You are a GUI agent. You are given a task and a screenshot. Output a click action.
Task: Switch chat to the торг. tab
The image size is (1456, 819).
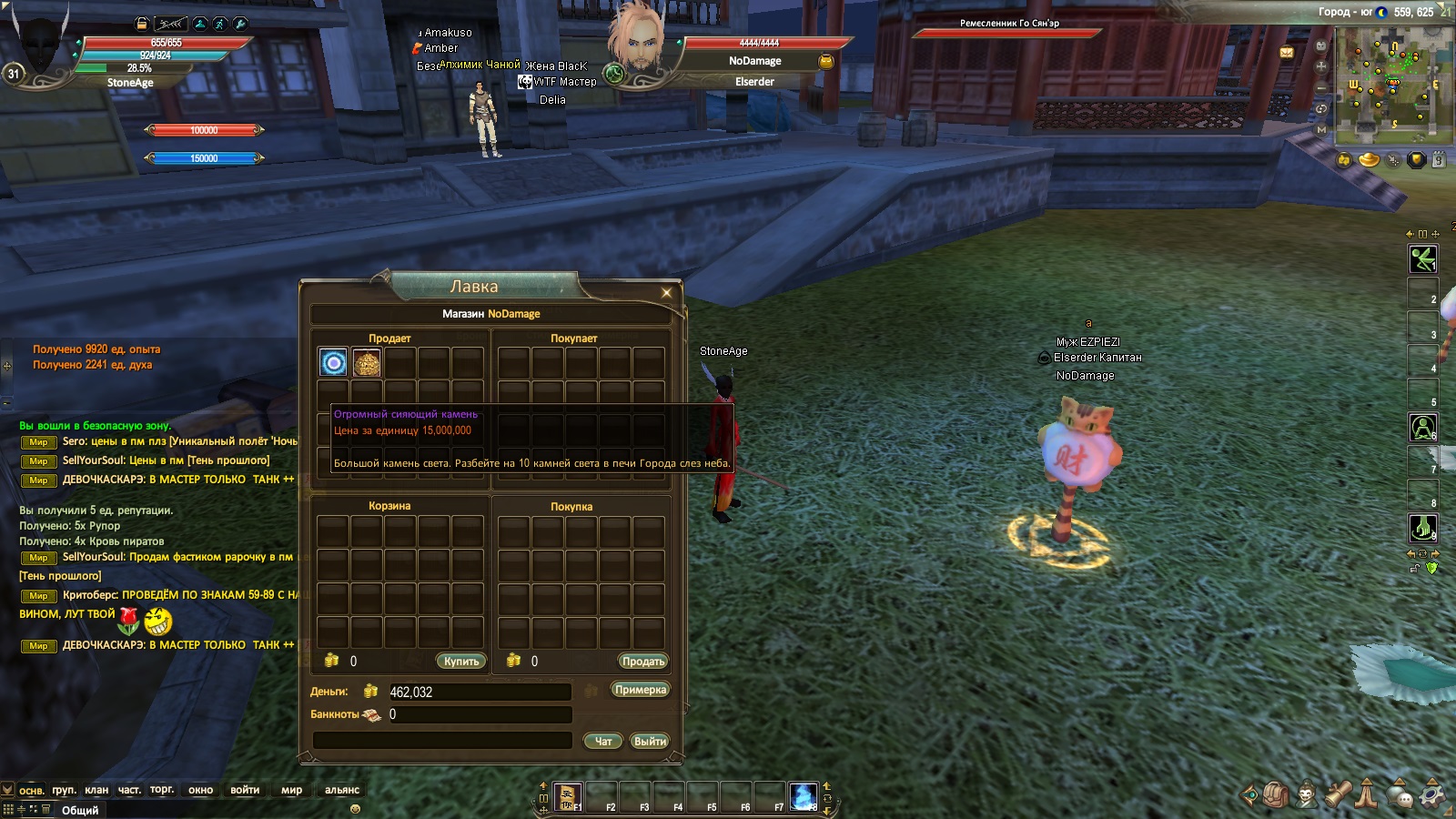162,790
